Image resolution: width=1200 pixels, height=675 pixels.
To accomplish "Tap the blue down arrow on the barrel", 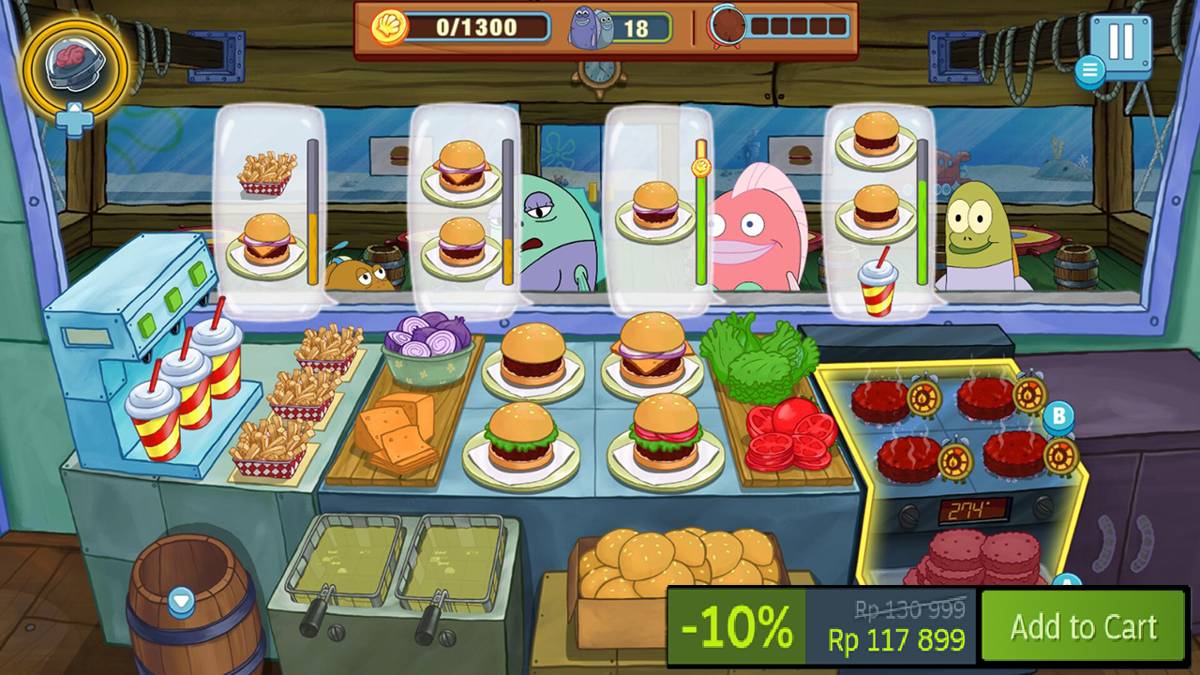I will [181, 600].
